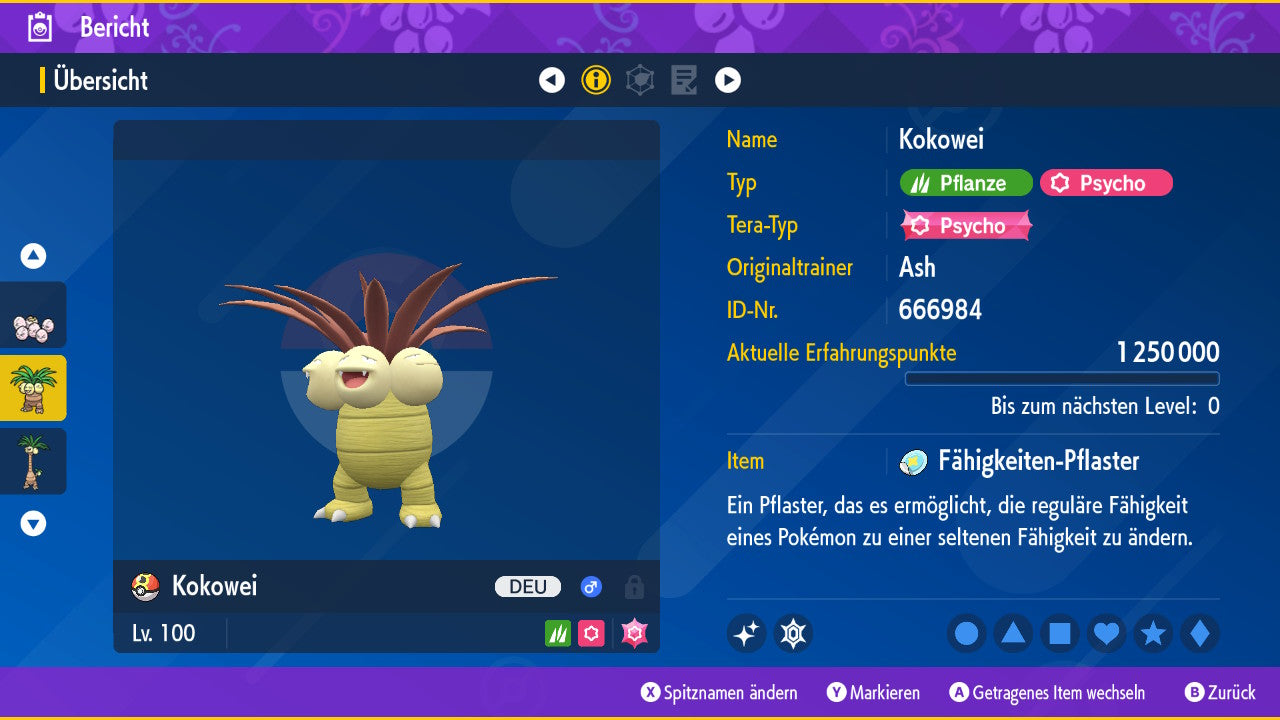
Task: Open the memo notes tab
Action: click(x=684, y=80)
